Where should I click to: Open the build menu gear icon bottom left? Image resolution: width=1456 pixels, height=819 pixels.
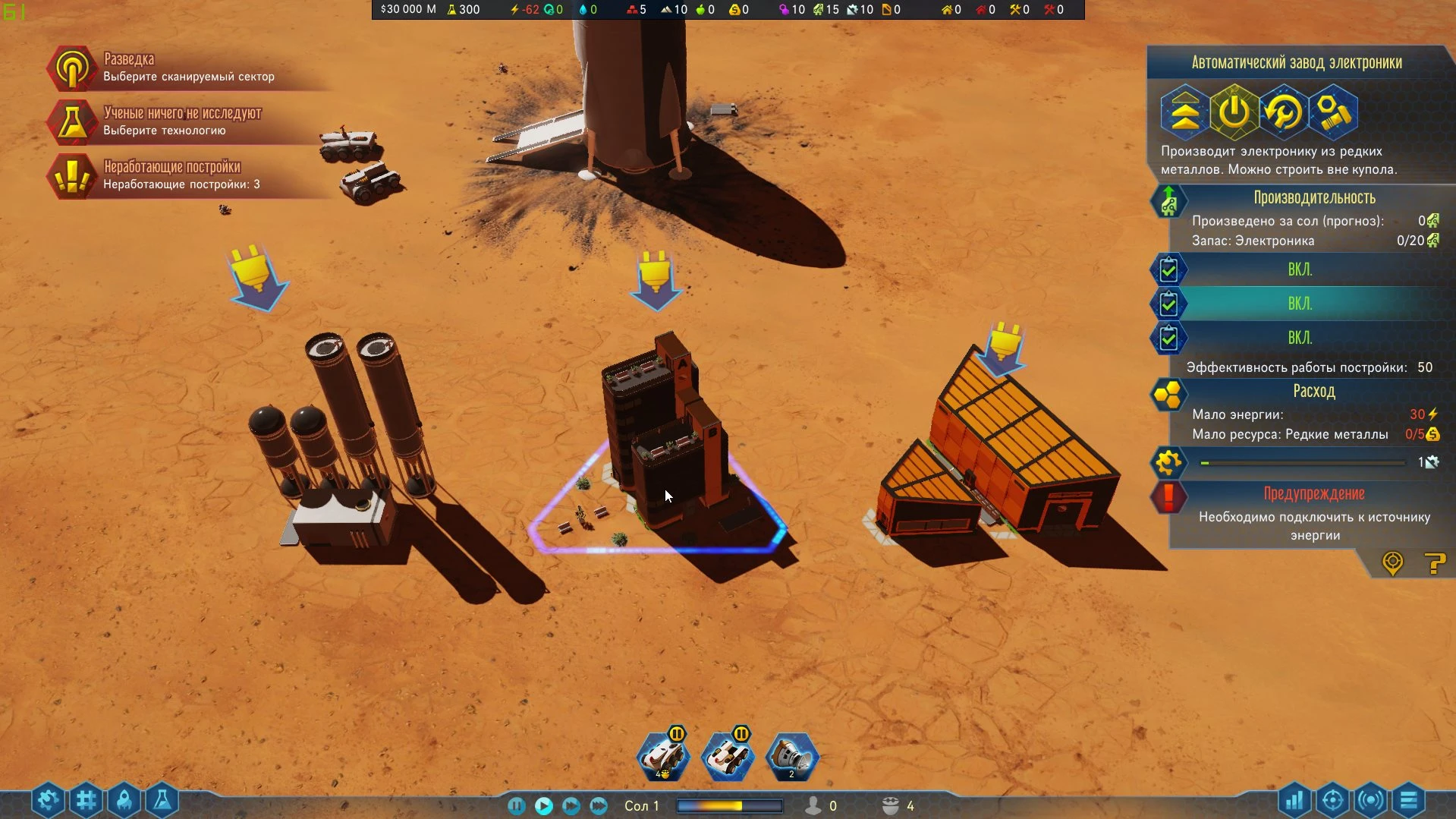click(48, 800)
